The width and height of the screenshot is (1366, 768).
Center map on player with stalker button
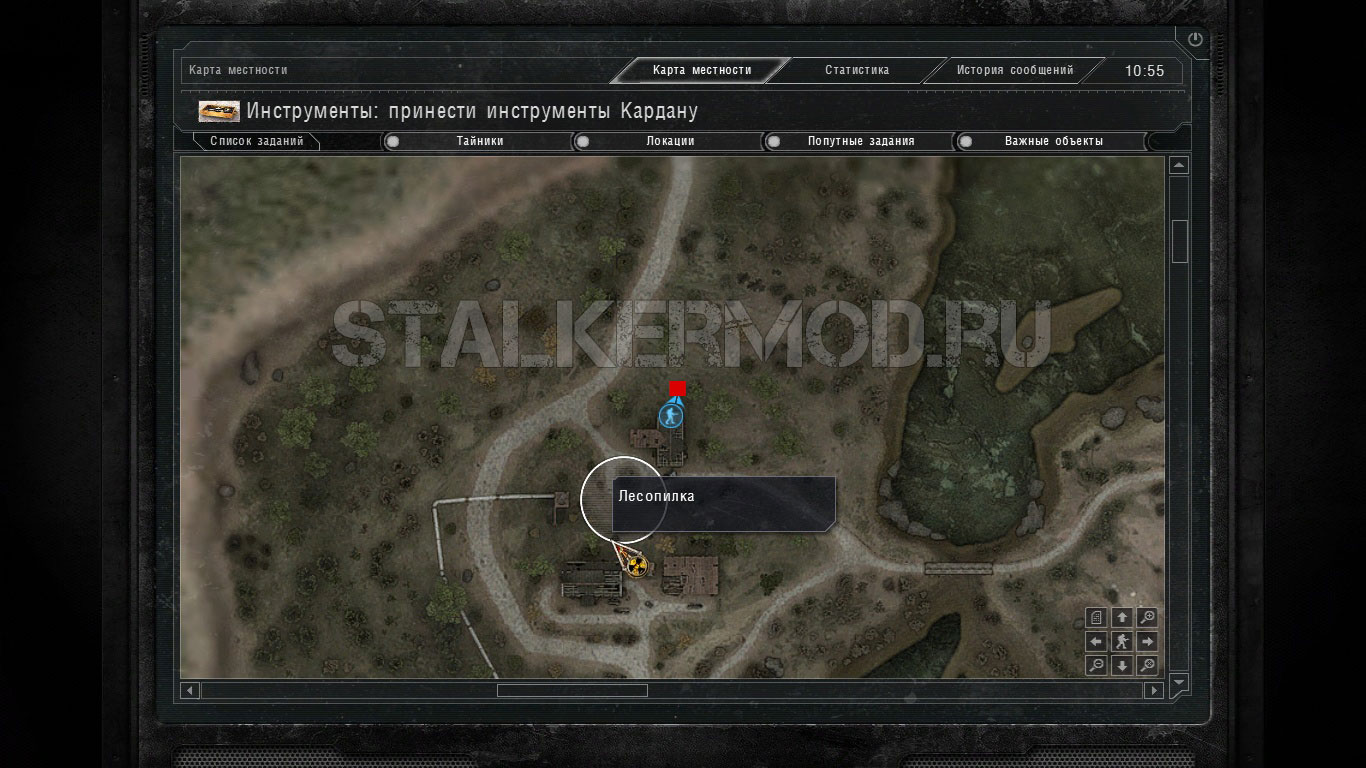1122,641
